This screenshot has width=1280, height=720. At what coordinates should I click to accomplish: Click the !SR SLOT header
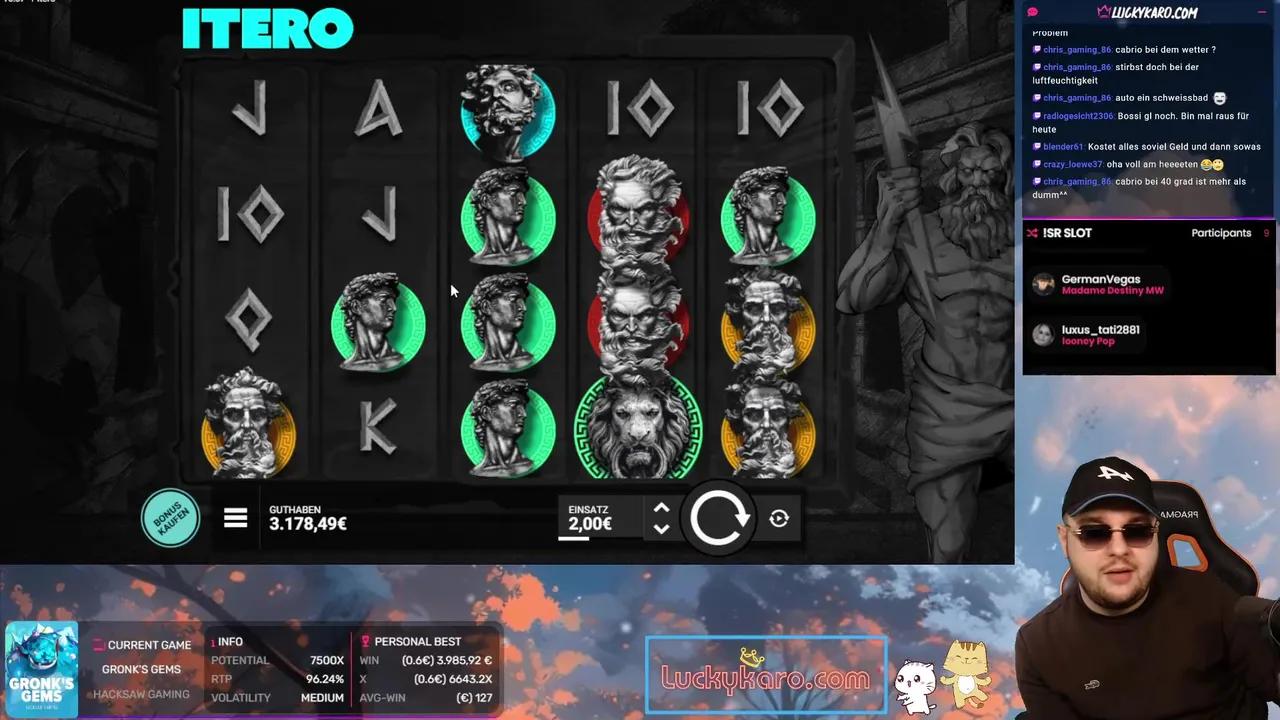(1066, 232)
